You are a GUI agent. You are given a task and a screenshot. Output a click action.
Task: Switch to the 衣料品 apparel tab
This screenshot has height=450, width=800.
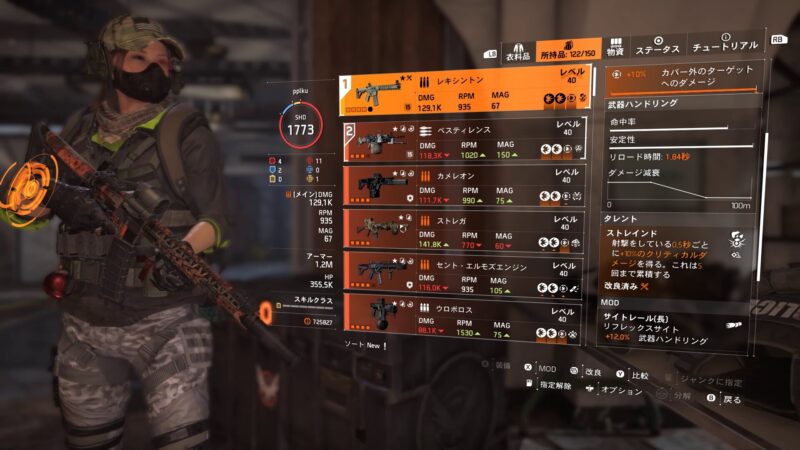pyautogui.click(x=517, y=51)
